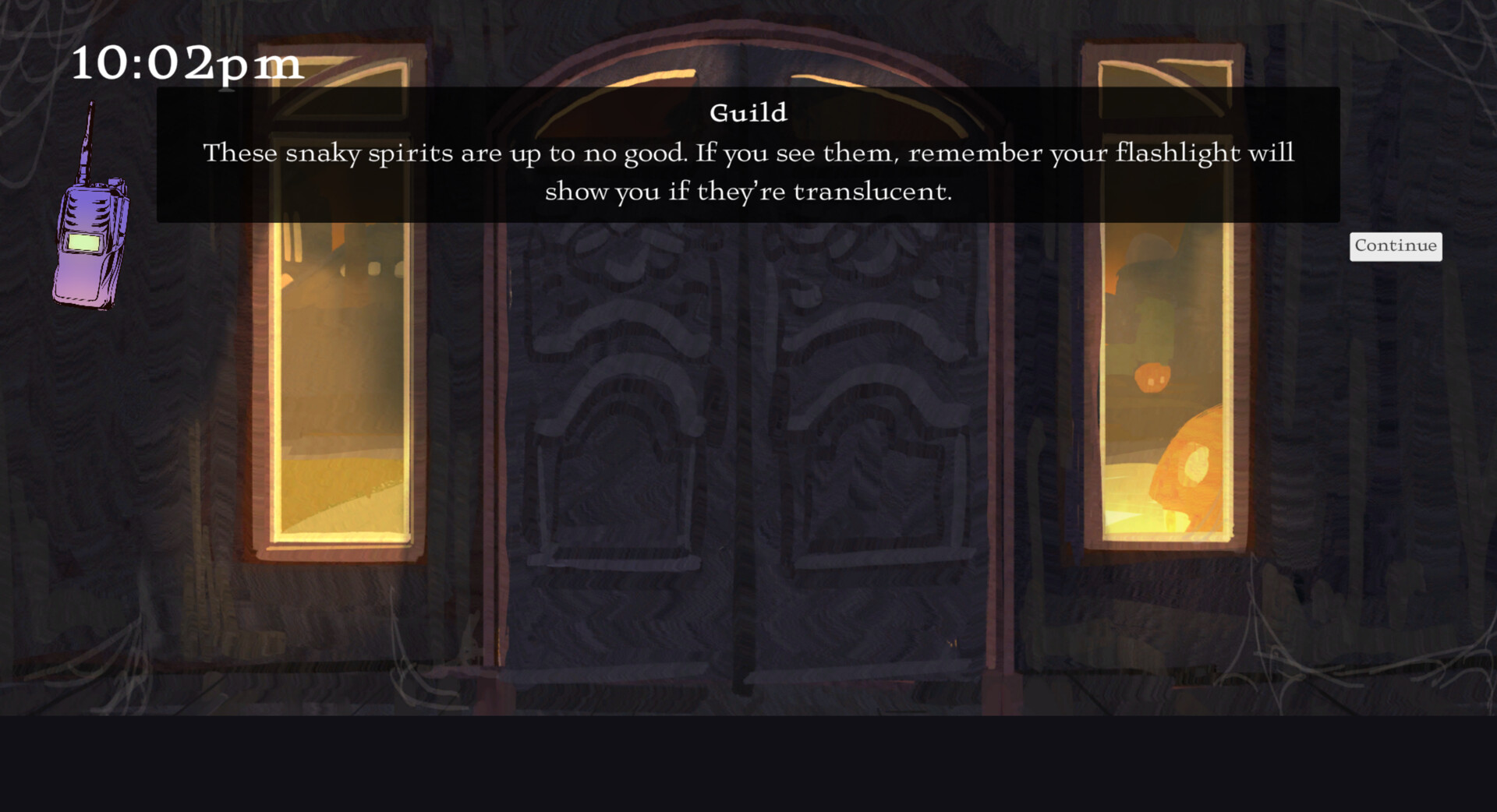
Task: Expand the Guild dialogue box
Action: point(748,156)
